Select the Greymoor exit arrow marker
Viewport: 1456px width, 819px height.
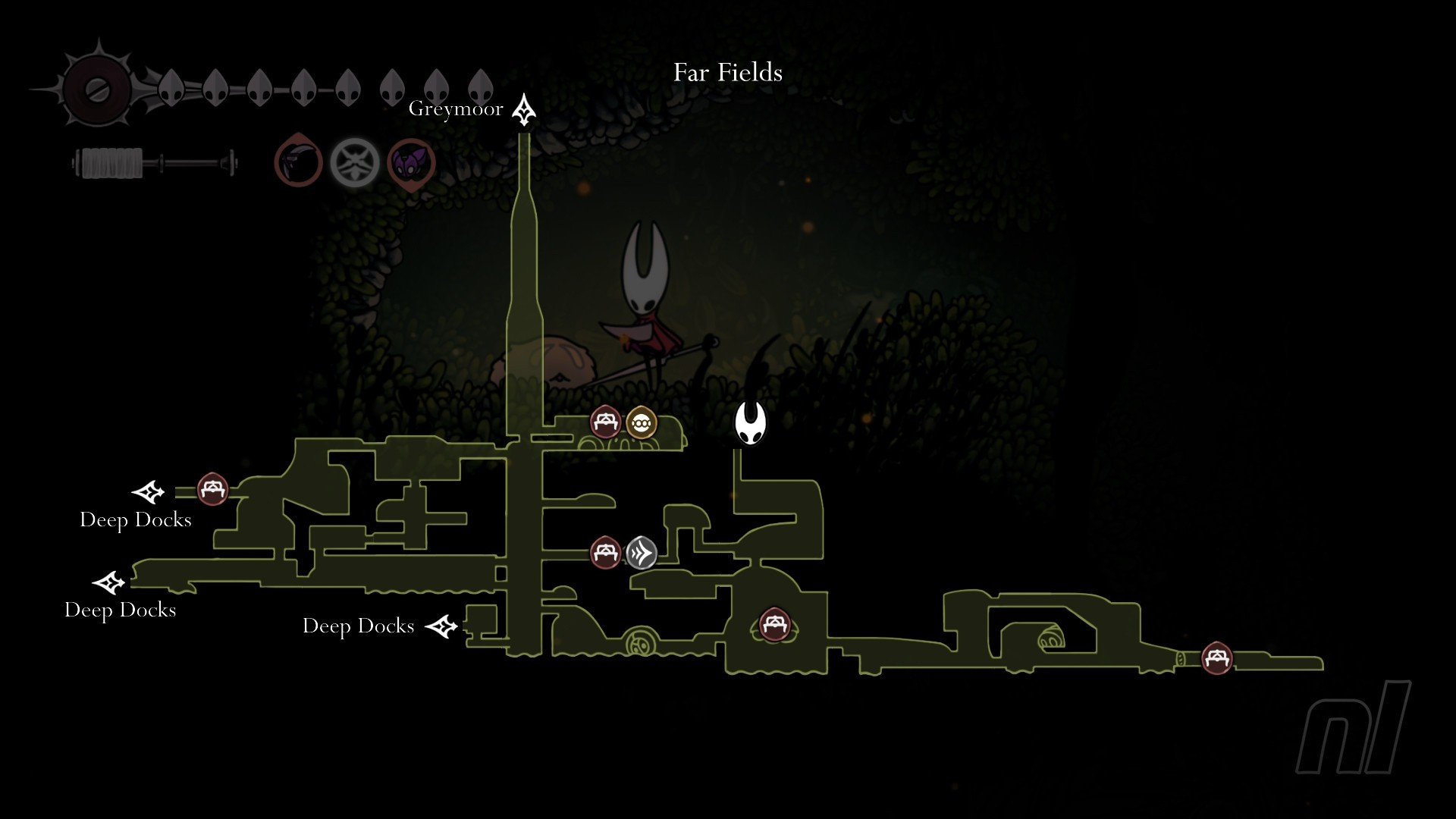523,110
